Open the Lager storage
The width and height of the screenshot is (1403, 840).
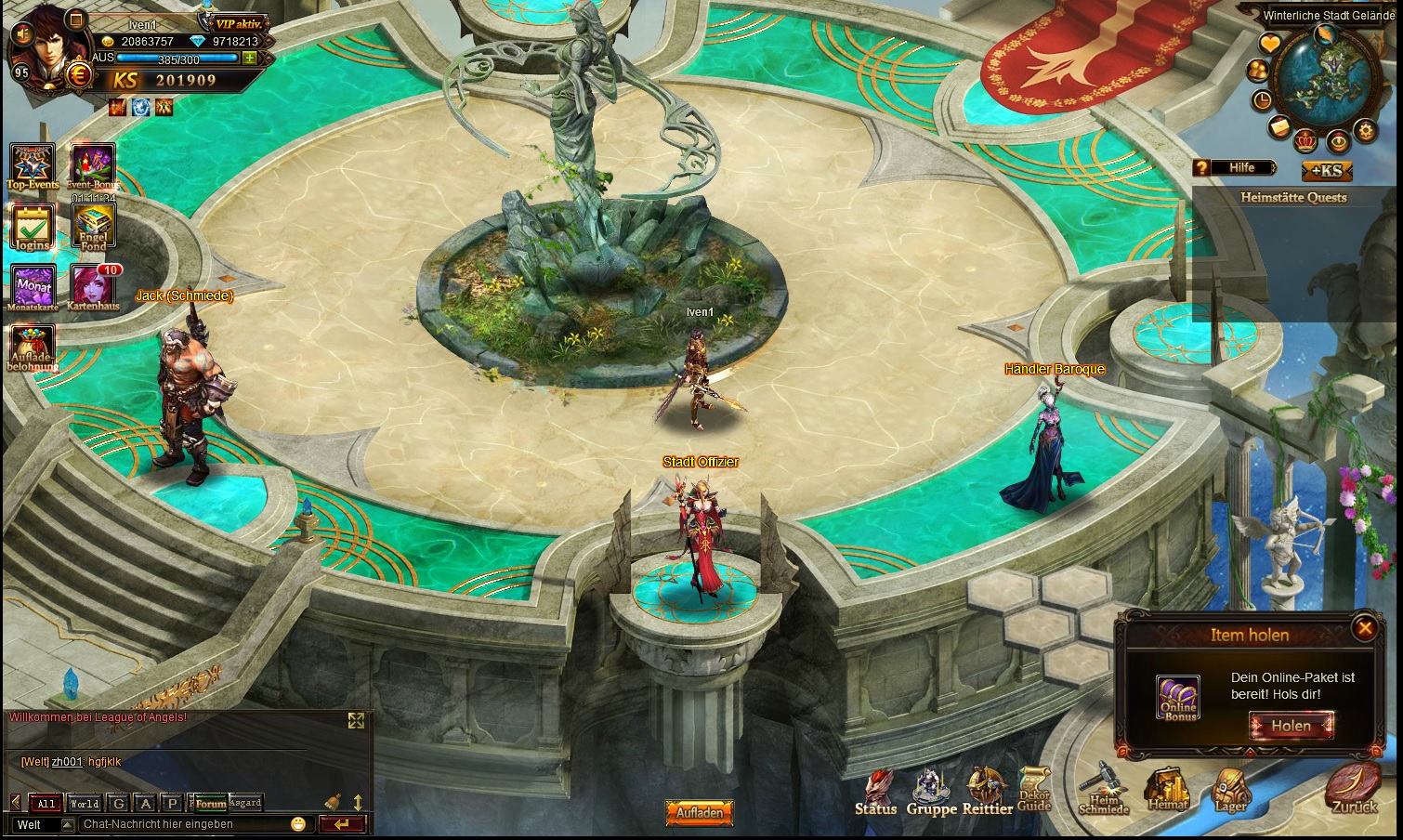(x=1230, y=790)
